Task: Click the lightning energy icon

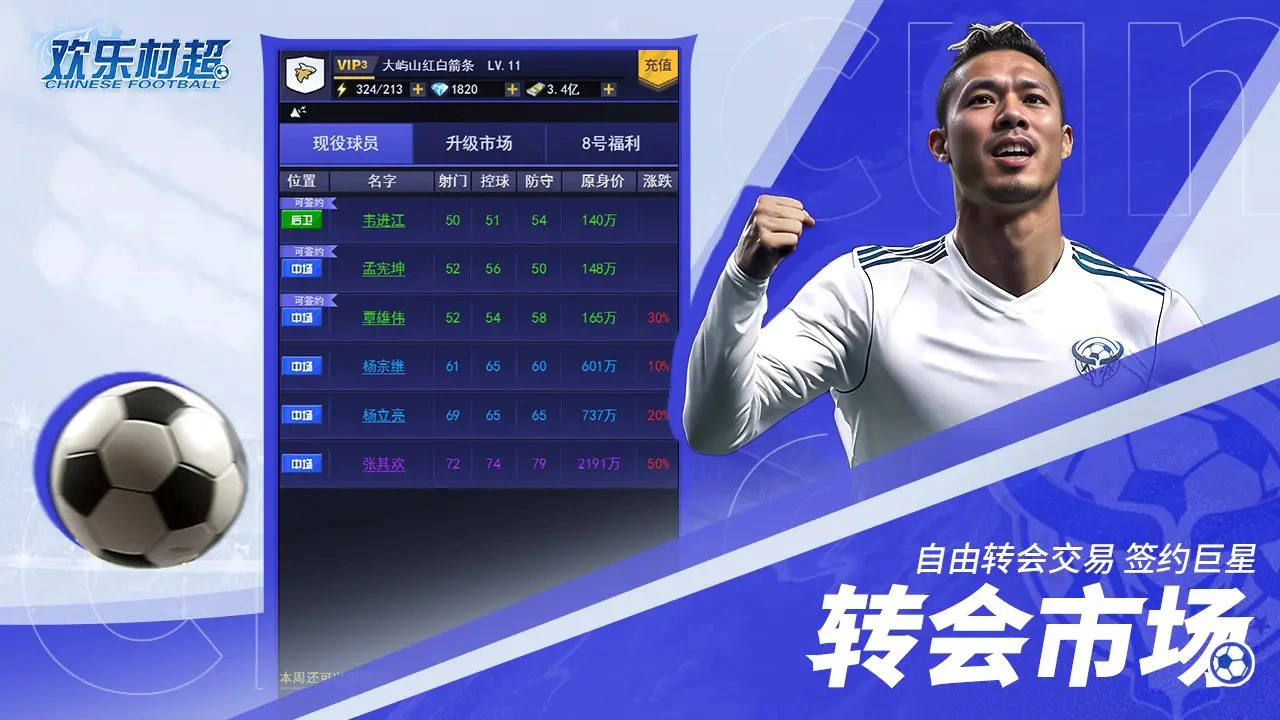Action: [x=344, y=89]
